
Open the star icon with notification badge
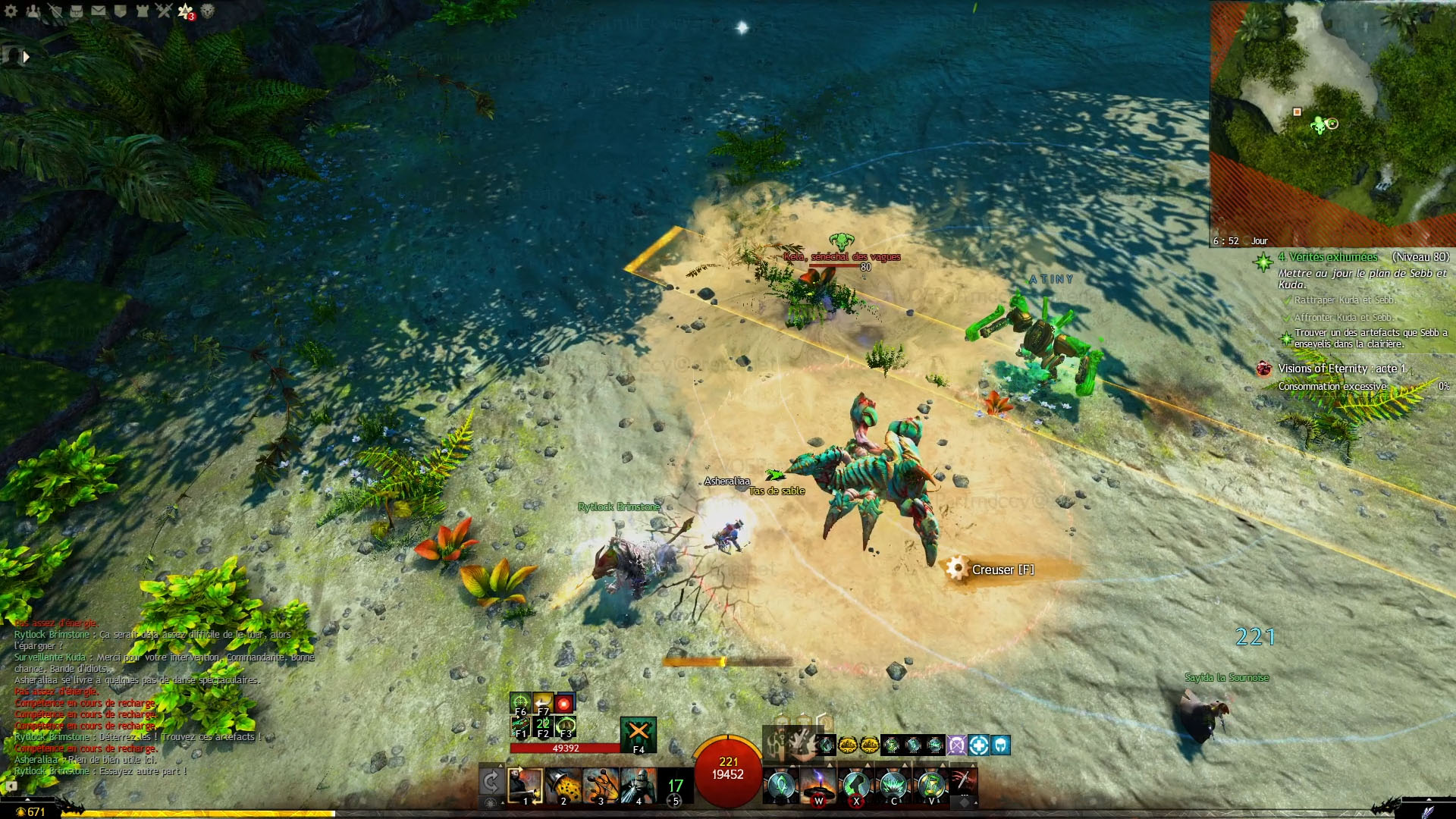[185, 11]
